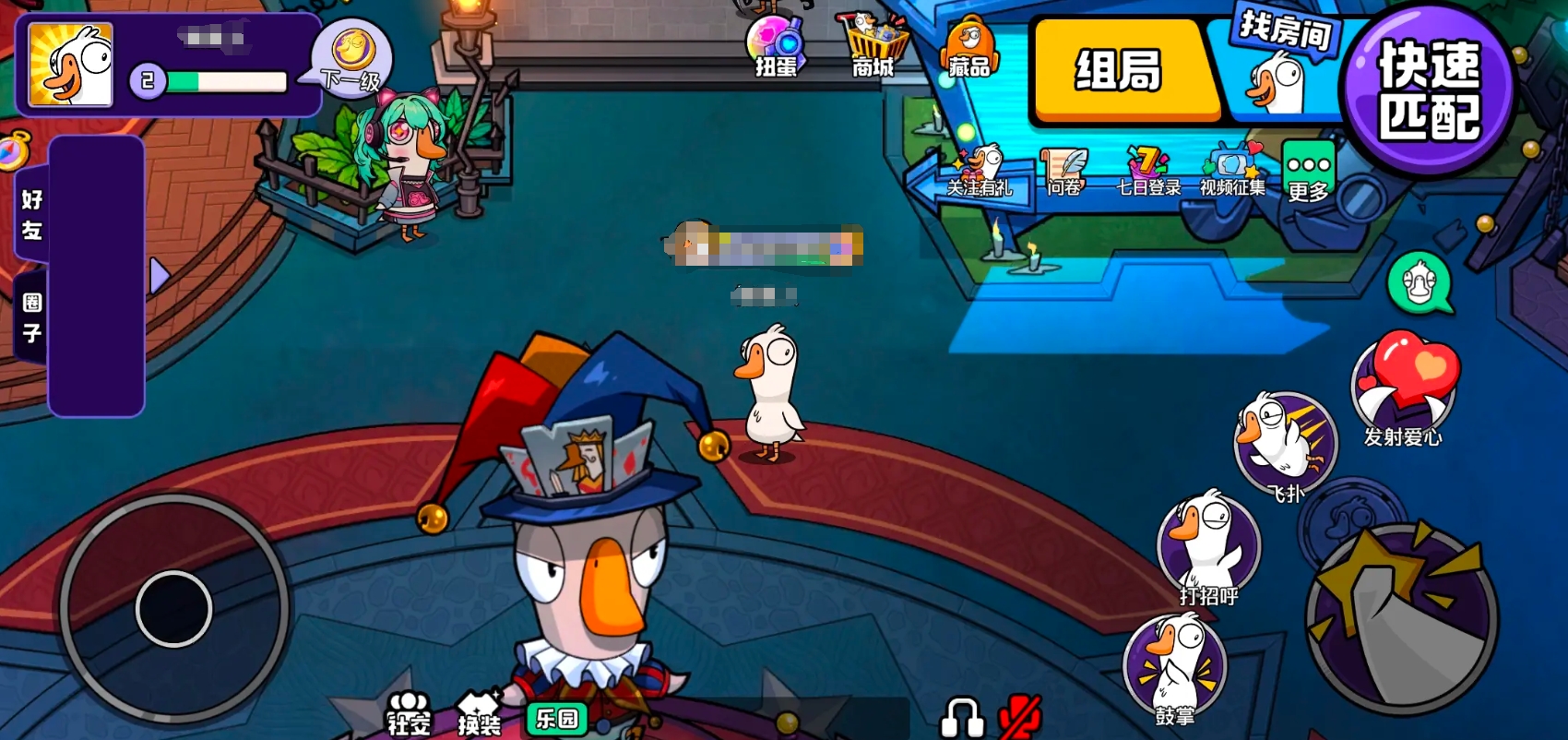View the 藏品 collection
Image resolution: width=1568 pixels, height=740 pixels.
click(x=967, y=43)
